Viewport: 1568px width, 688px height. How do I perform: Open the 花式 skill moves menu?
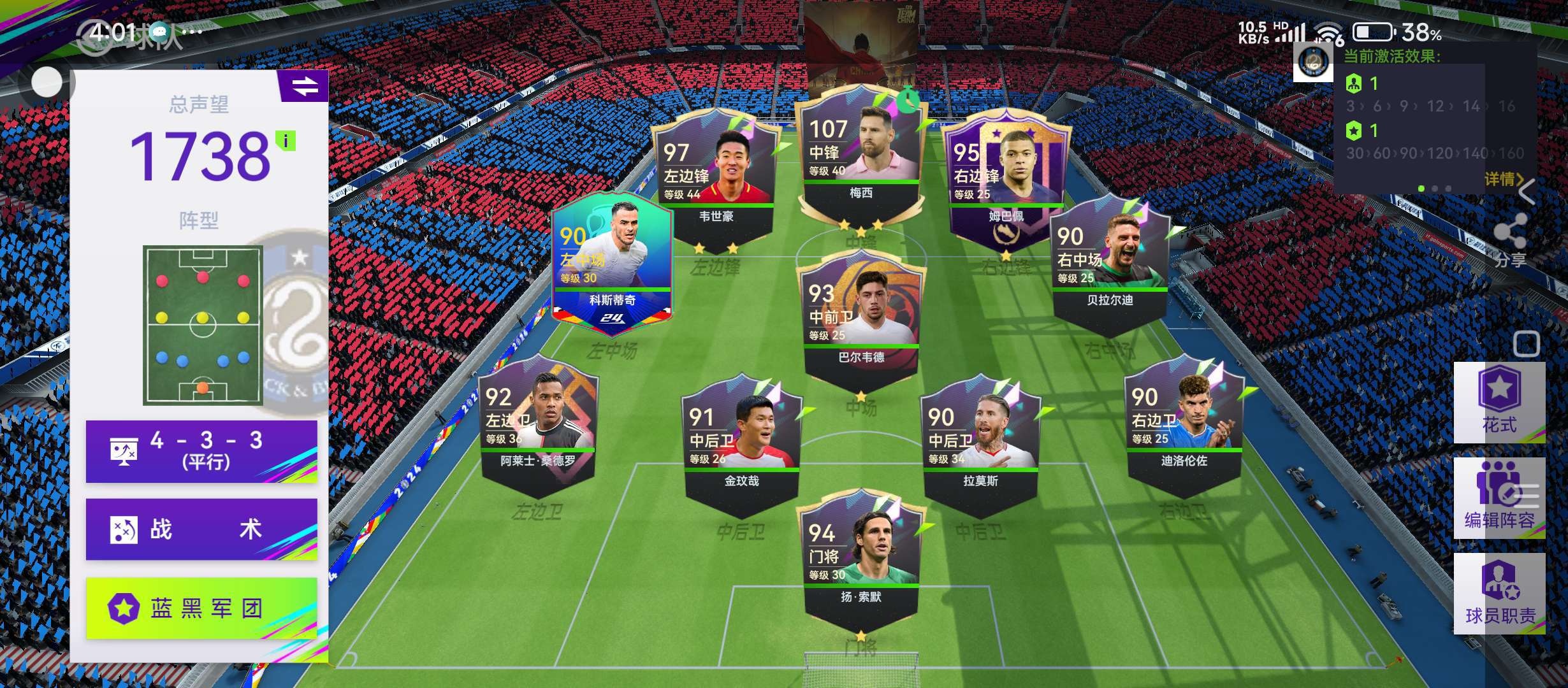pyautogui.click(x=1499, y=403)
